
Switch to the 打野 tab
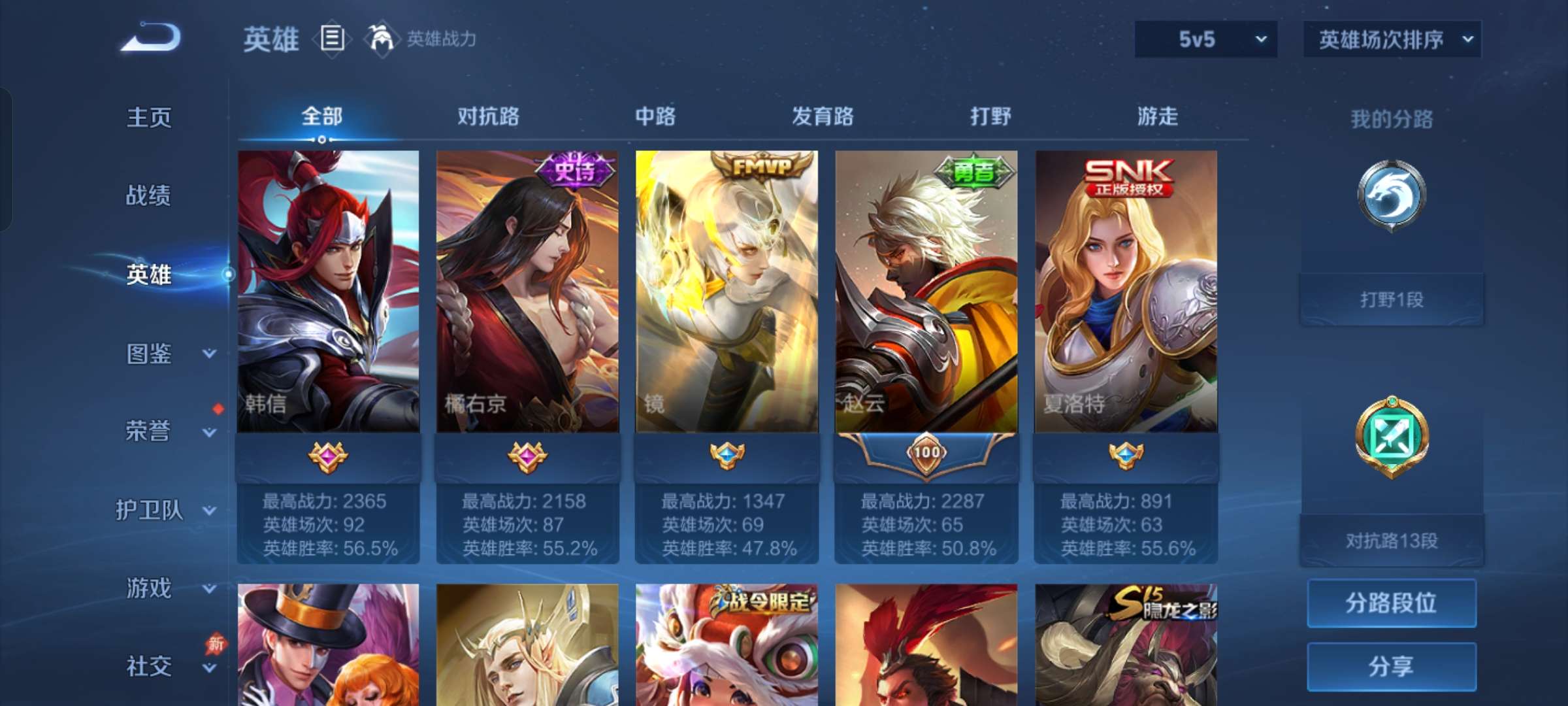(x=988, y=116)
